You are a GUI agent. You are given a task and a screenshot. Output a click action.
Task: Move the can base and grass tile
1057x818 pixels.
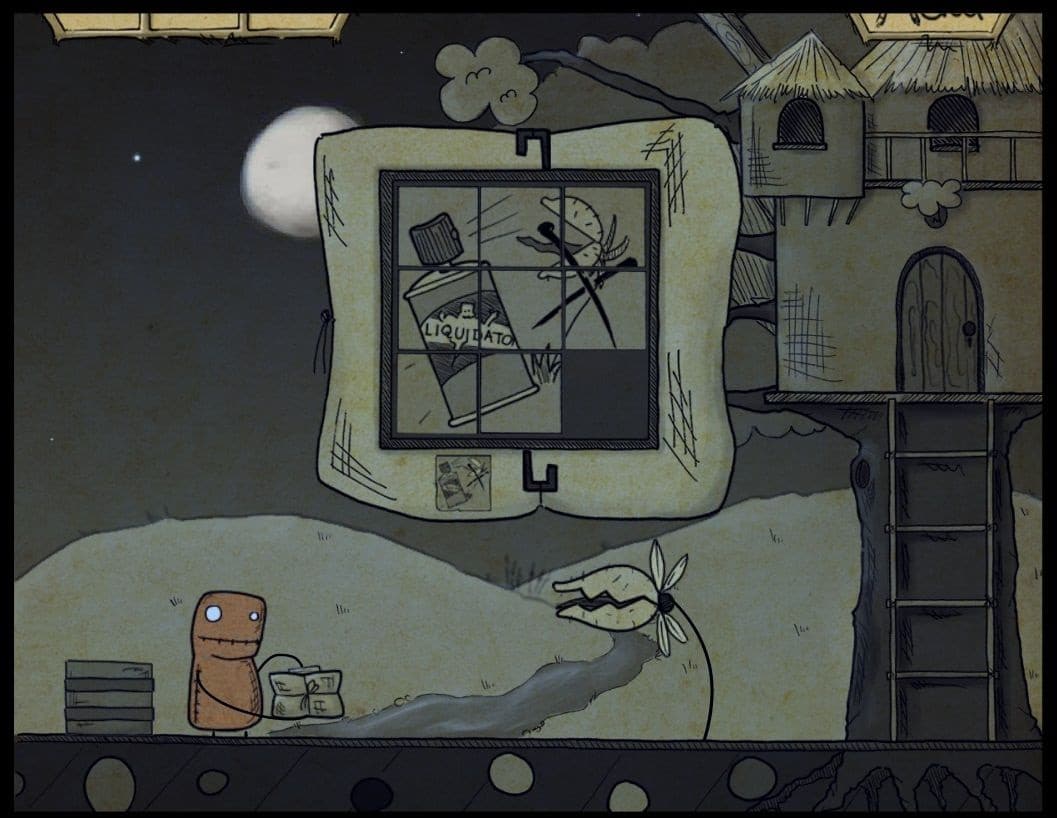point(520,392)
